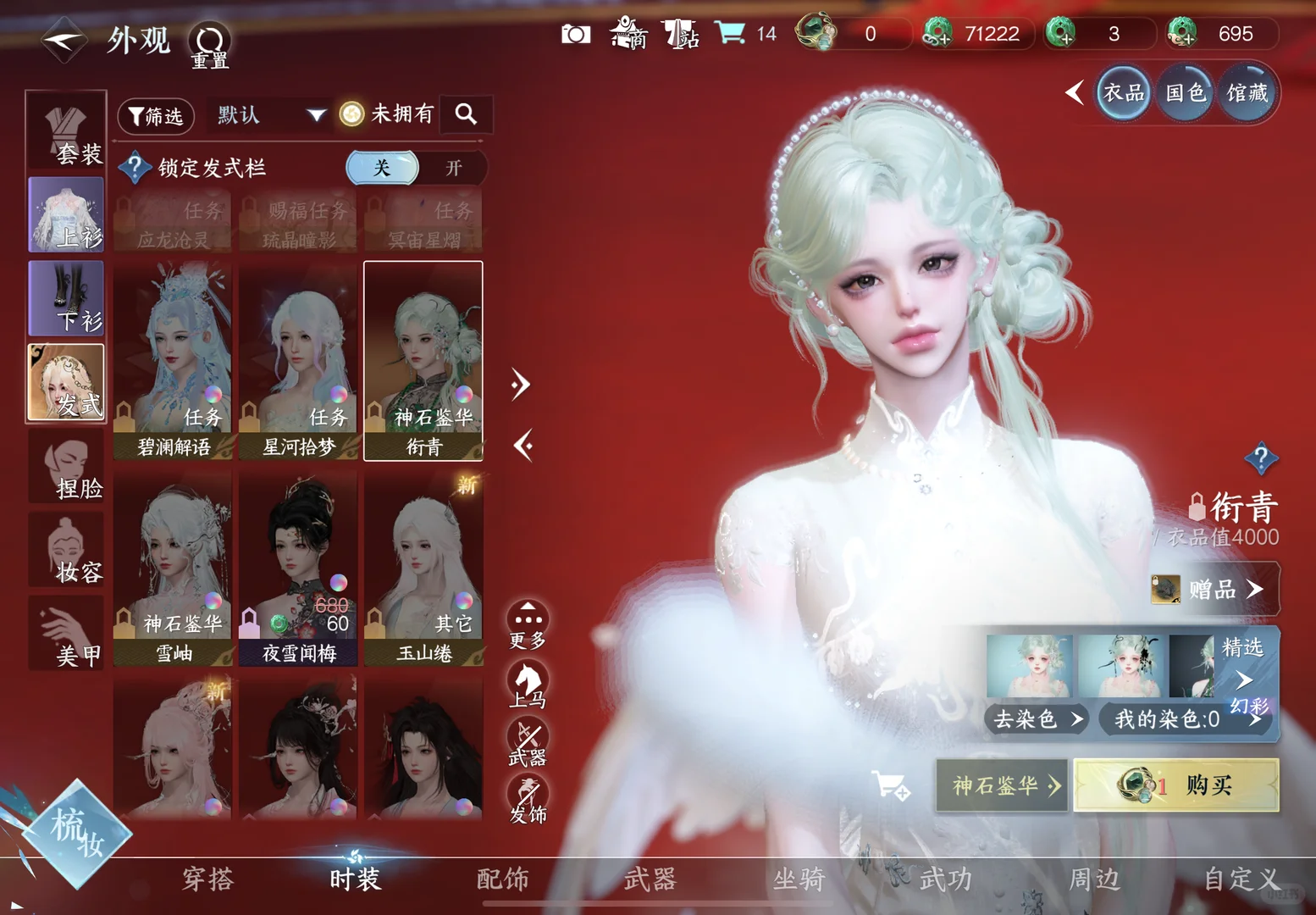Click the 购买 purchase button
1316x915 pixels.
pos(1176,785)
